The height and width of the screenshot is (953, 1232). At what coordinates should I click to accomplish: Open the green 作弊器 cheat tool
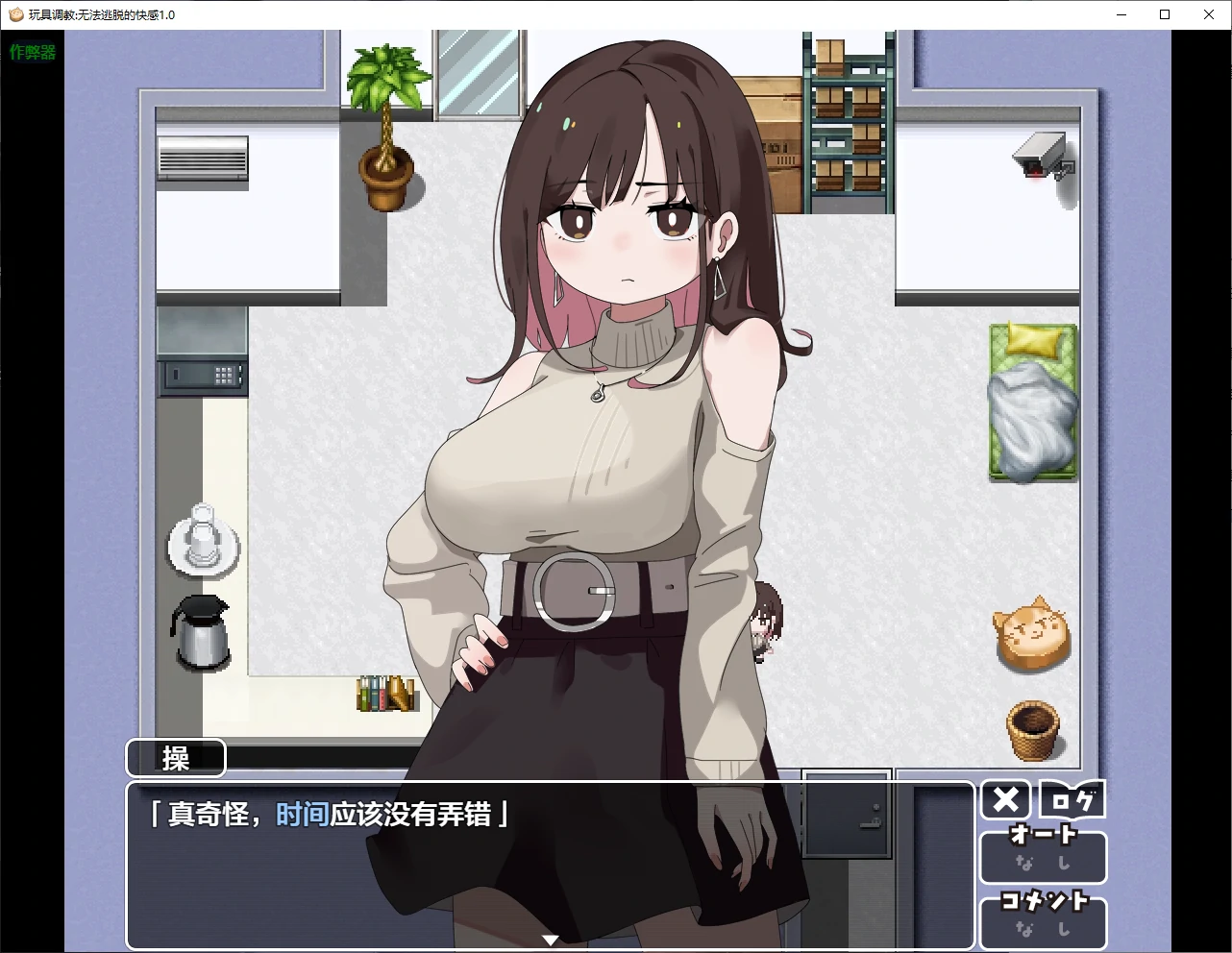point(31,53)
